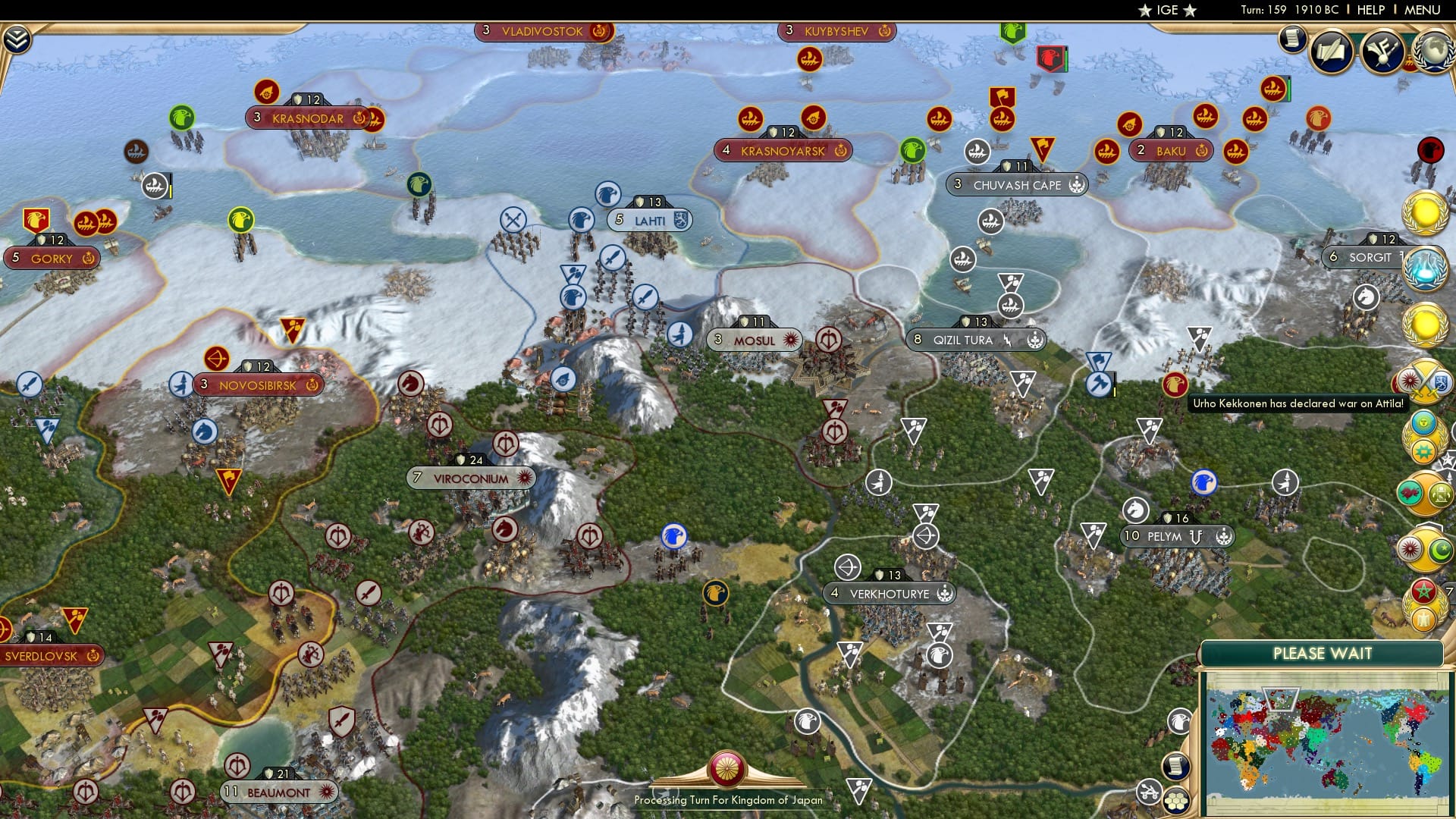This screenshot has height=819, width=1456.
Task: Select the Viroconium city banner
Action: click(471, 479)
